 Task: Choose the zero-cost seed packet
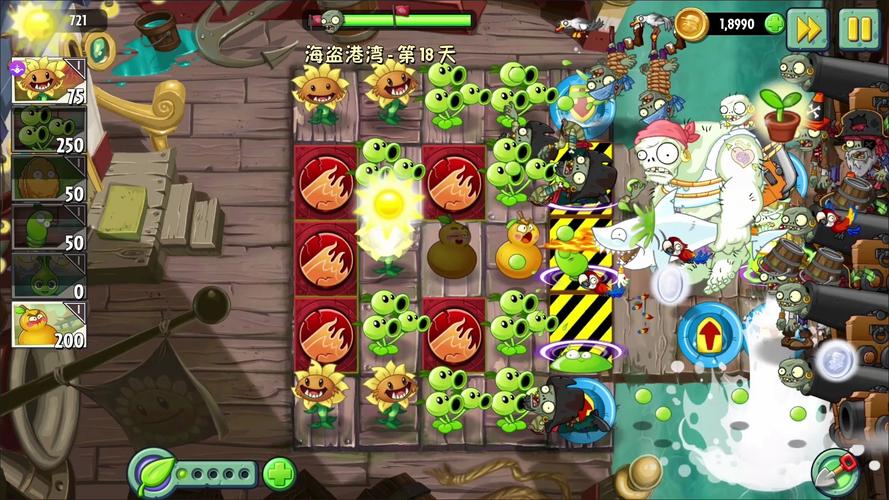click(x=48, y=276)
